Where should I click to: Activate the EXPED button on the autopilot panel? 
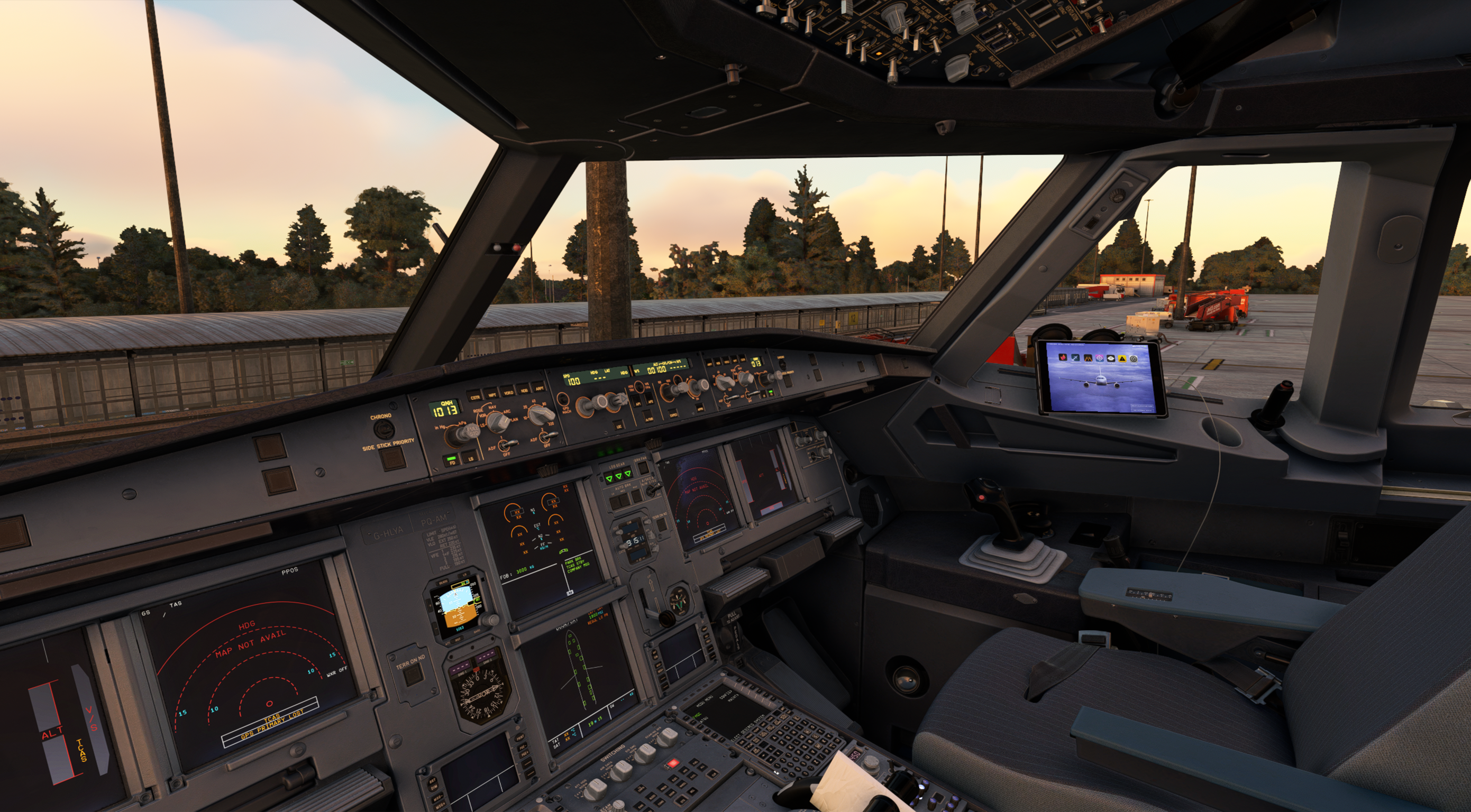click(674, 414)
